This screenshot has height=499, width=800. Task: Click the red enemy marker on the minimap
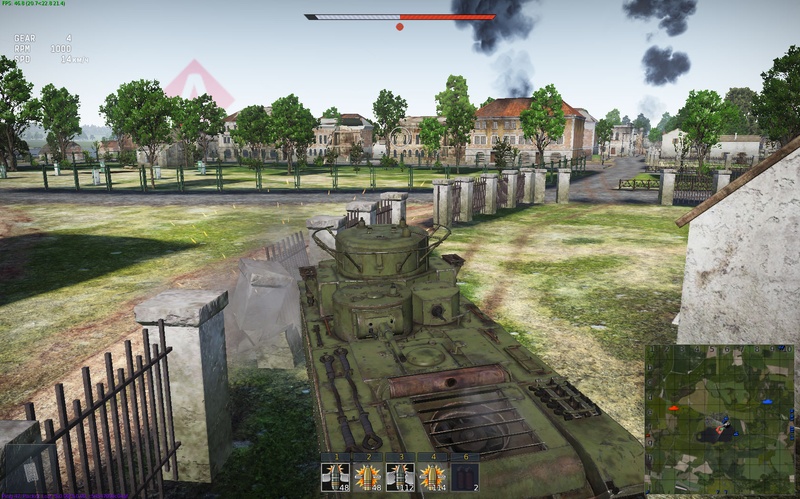674,408
